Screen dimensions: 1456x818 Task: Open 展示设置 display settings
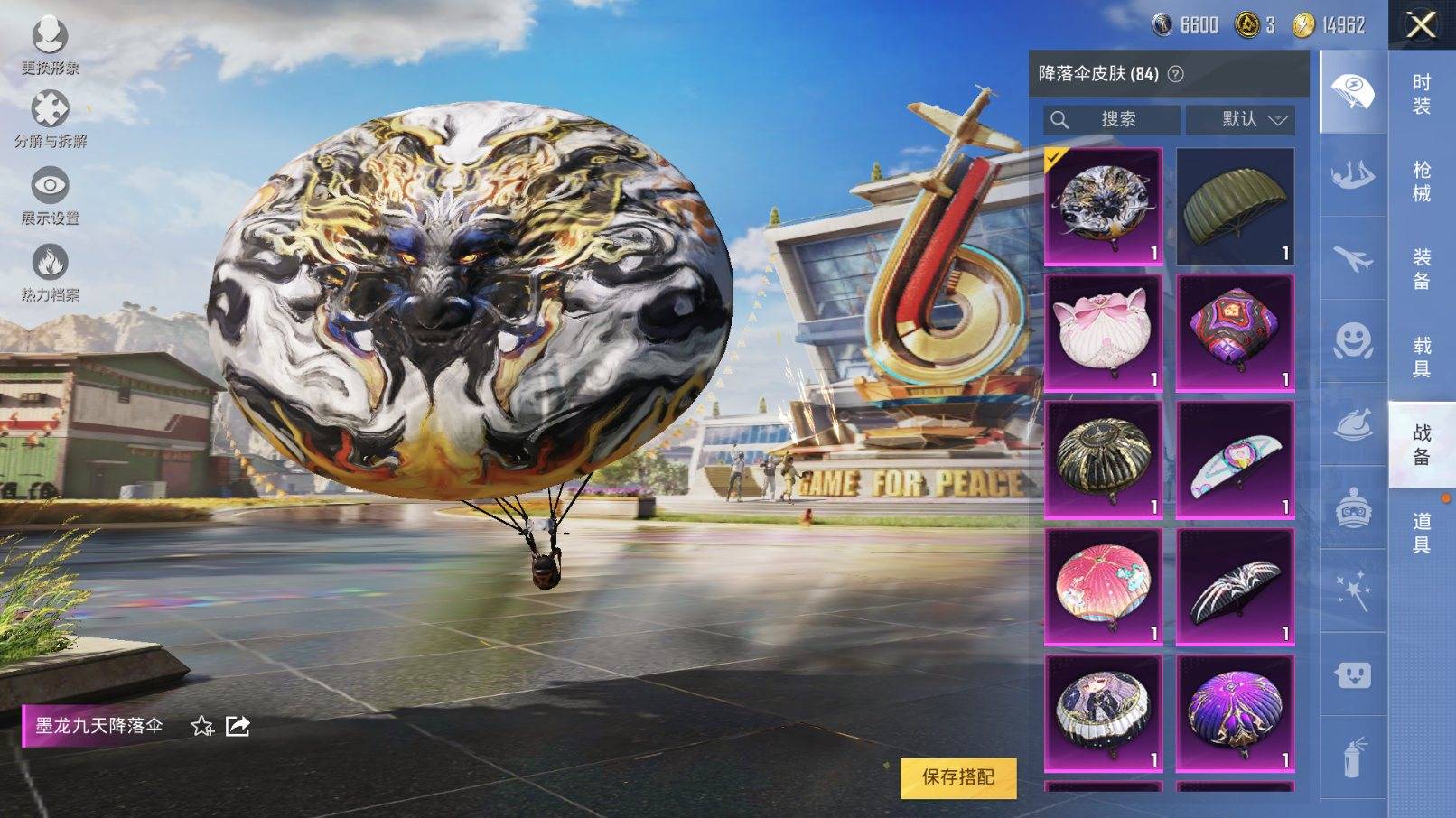[51, 196]
